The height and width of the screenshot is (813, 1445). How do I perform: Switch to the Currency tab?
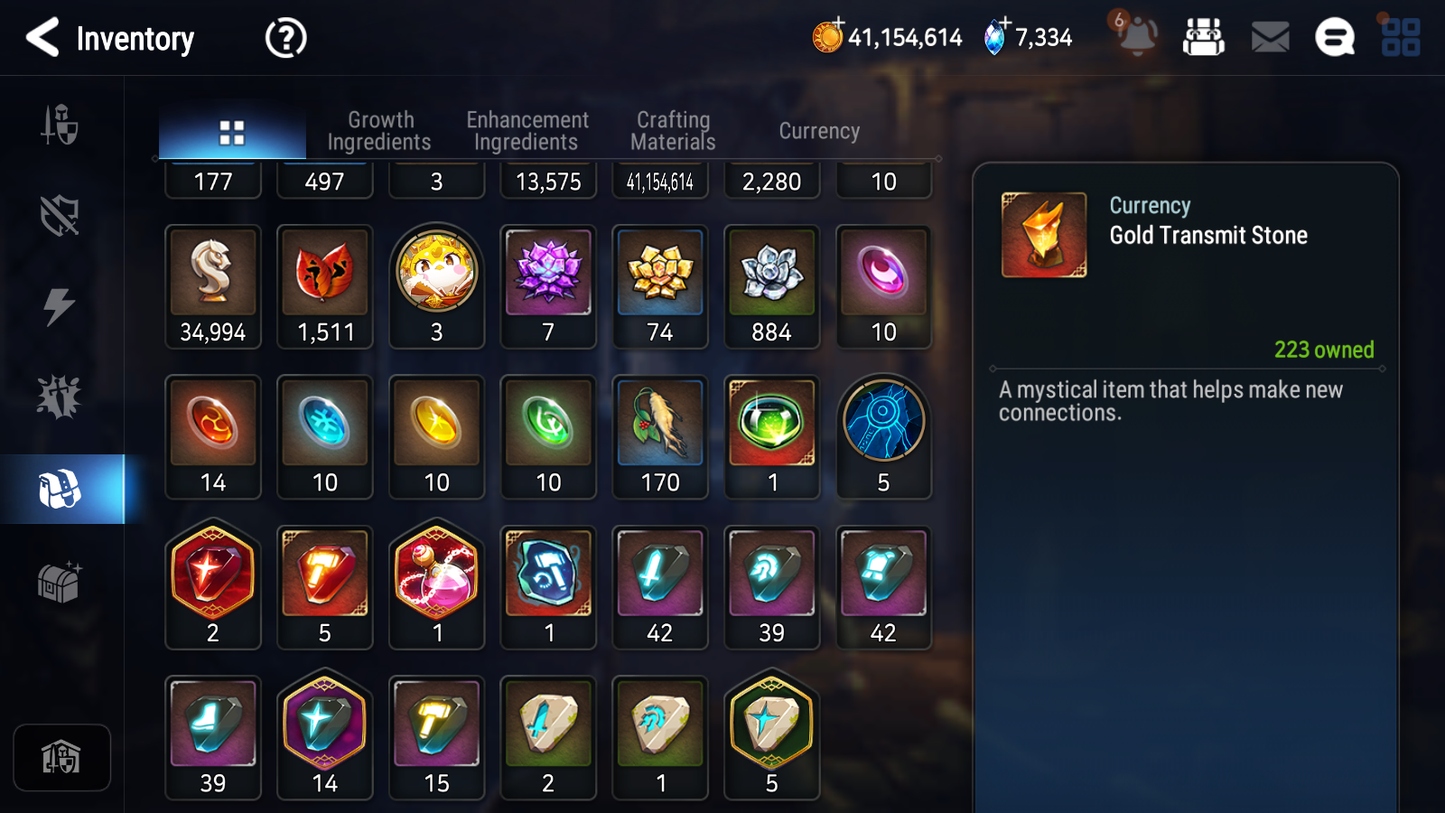818,130
